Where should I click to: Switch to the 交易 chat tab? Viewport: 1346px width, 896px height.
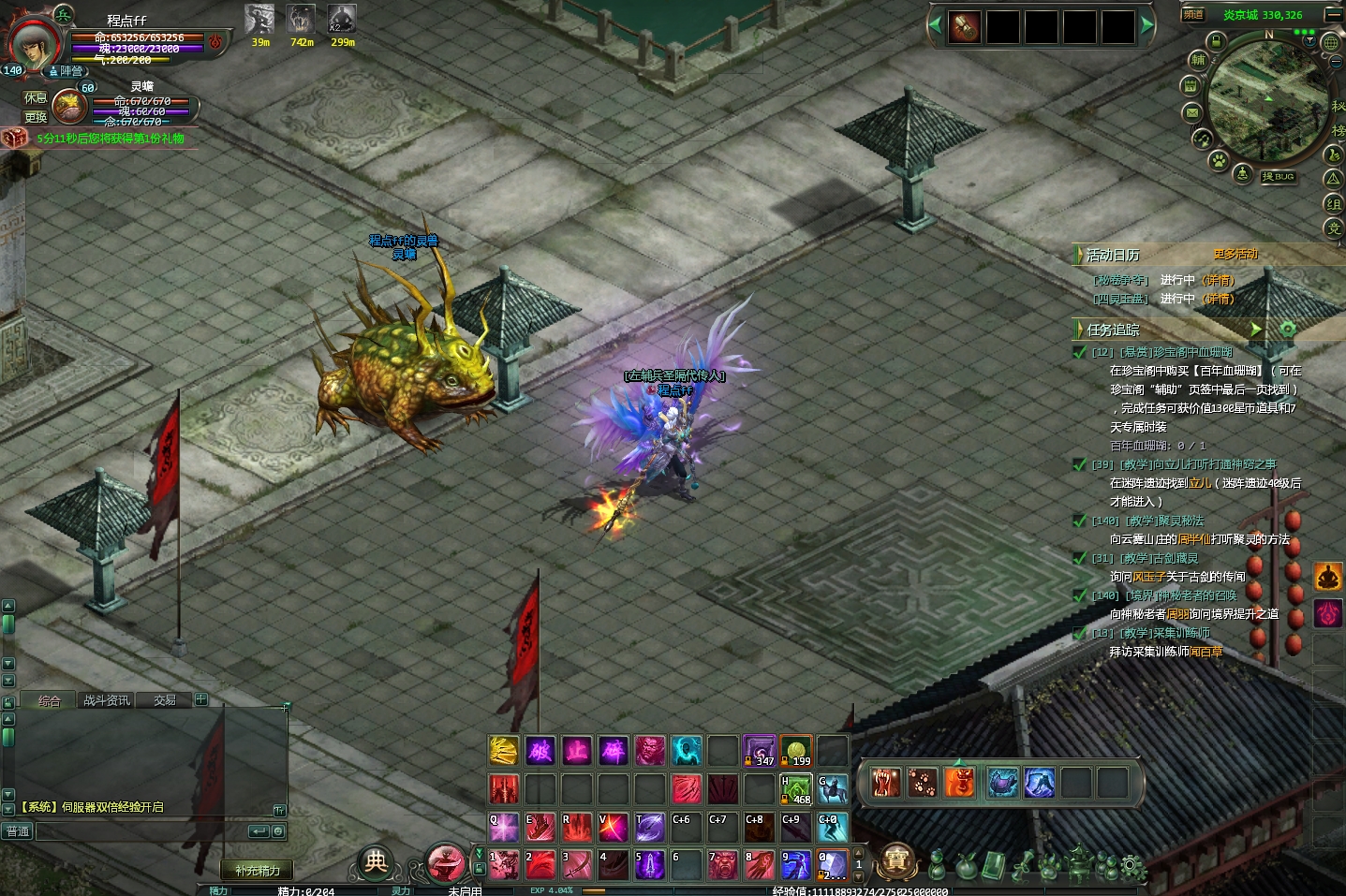(165, 700)
